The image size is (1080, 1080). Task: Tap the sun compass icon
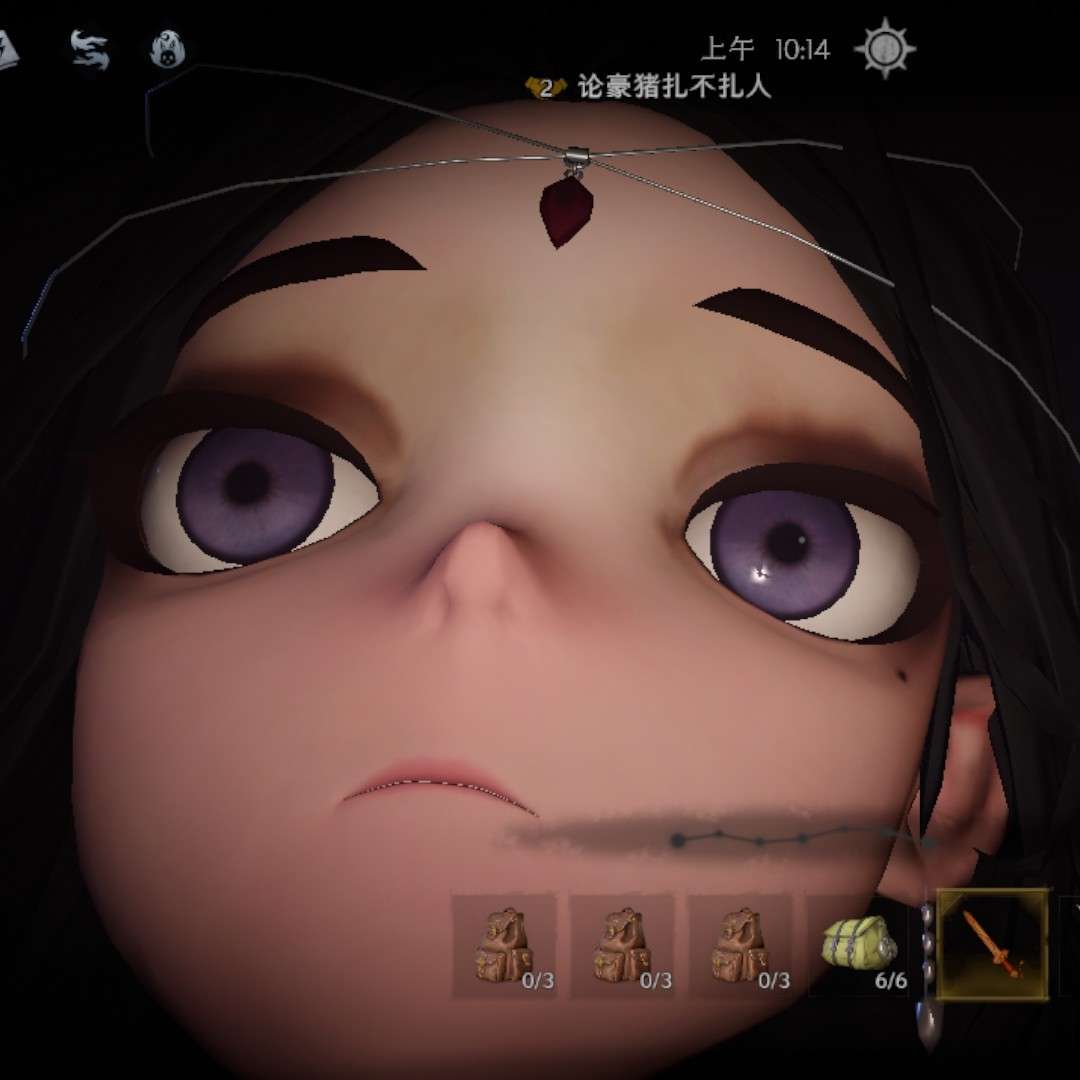(x=886, y=48)
